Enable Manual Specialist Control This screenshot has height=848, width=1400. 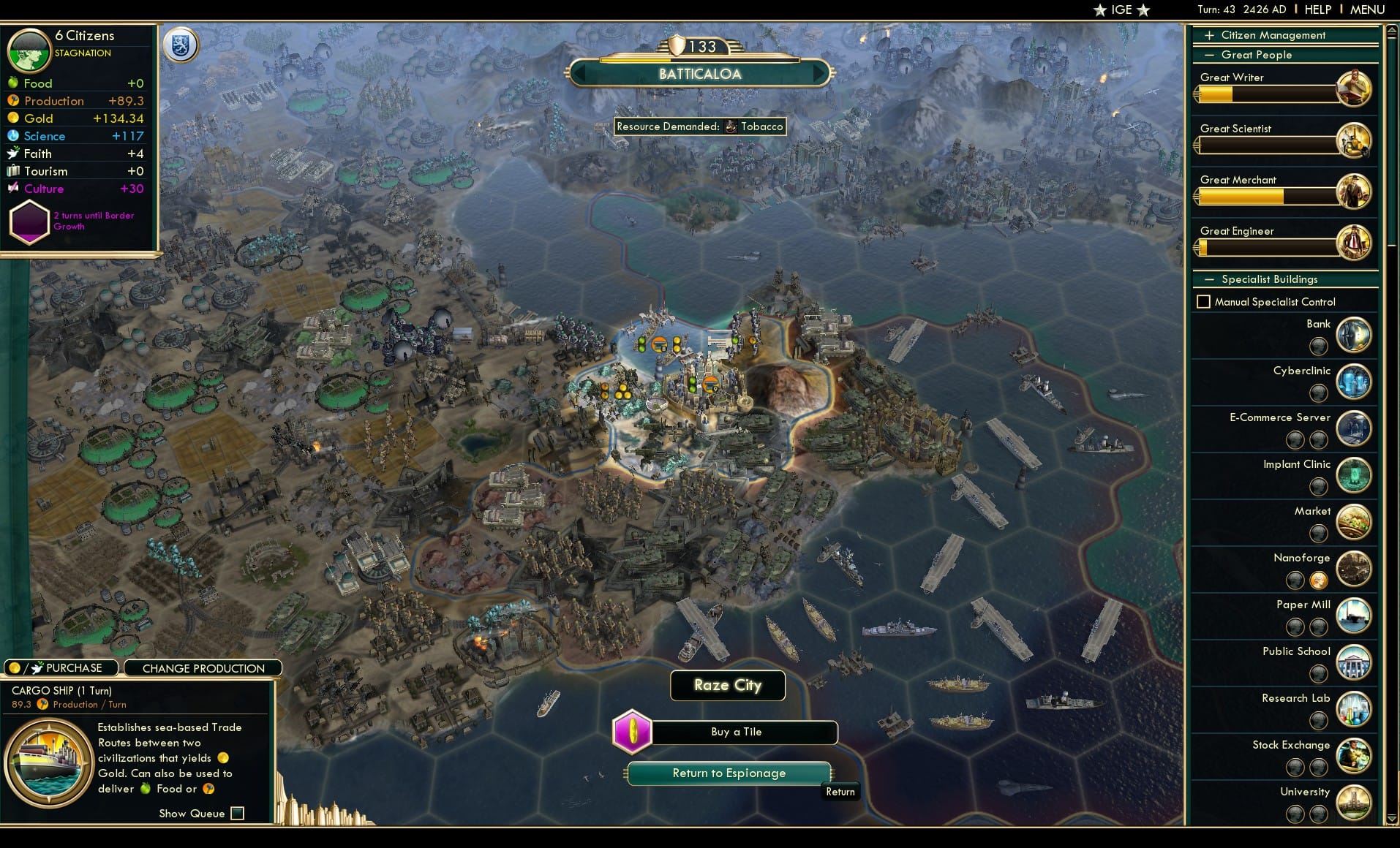pyautogui.click(x=1205, y=301)
